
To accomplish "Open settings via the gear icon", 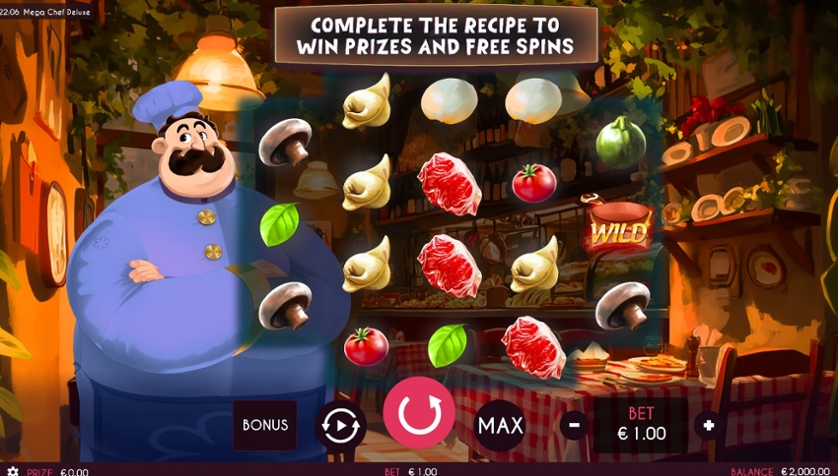I will pyautogui.click(x=13, y=471).
